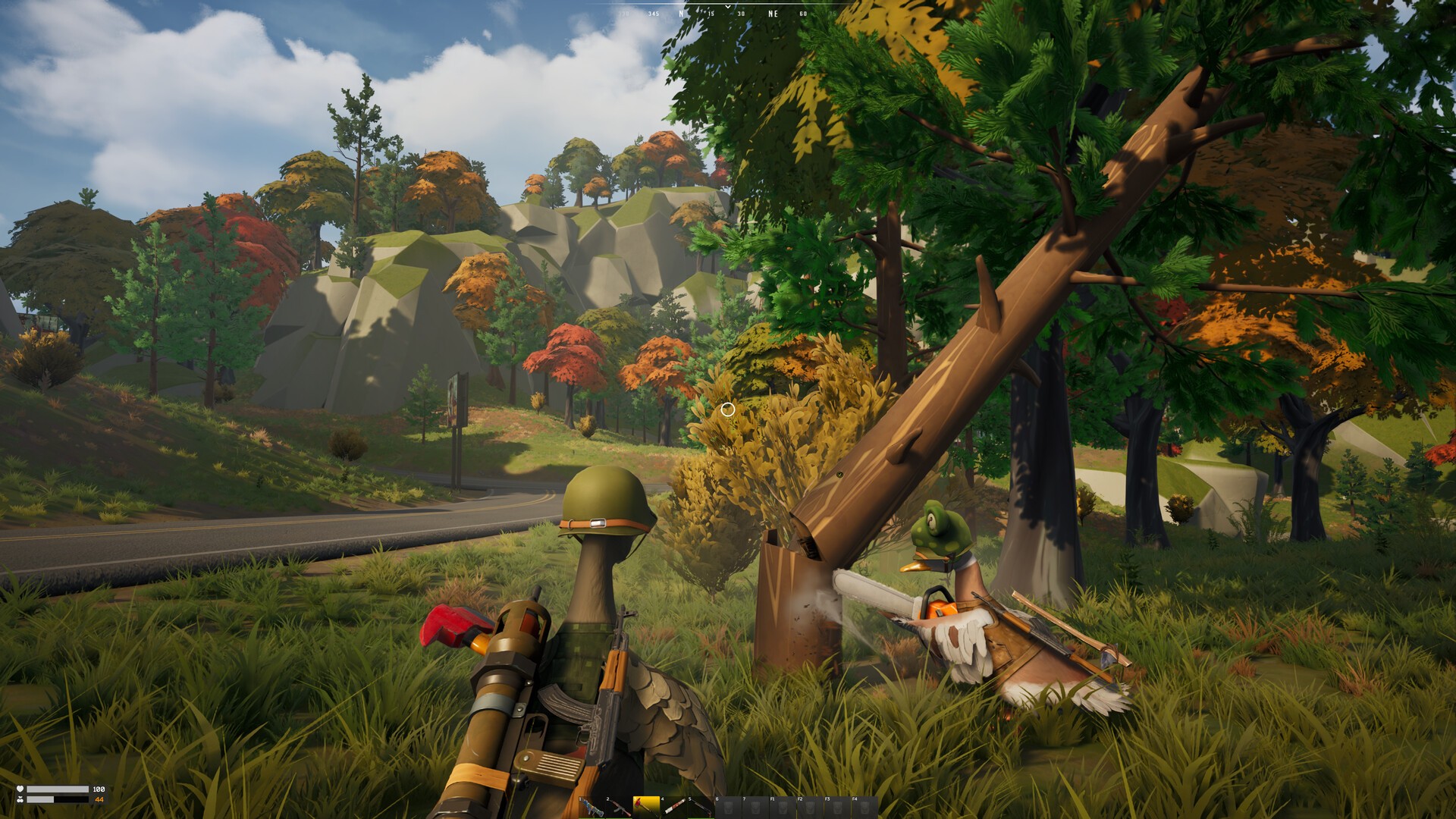
Task: Click the heading chevron on the compass bar
Action: click(728, 7)
